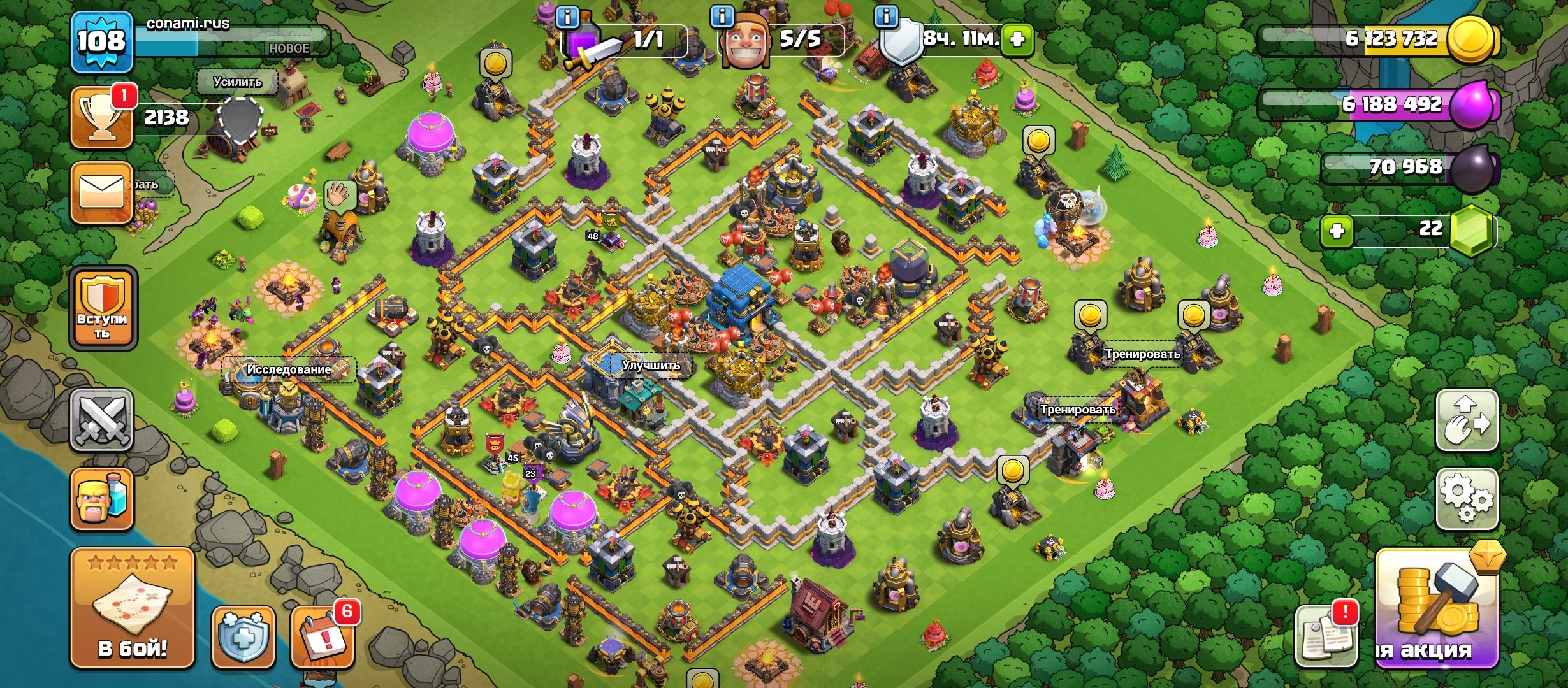Open the shield boost button
This screenshot has width=1568, height=688.
(243, 637)
